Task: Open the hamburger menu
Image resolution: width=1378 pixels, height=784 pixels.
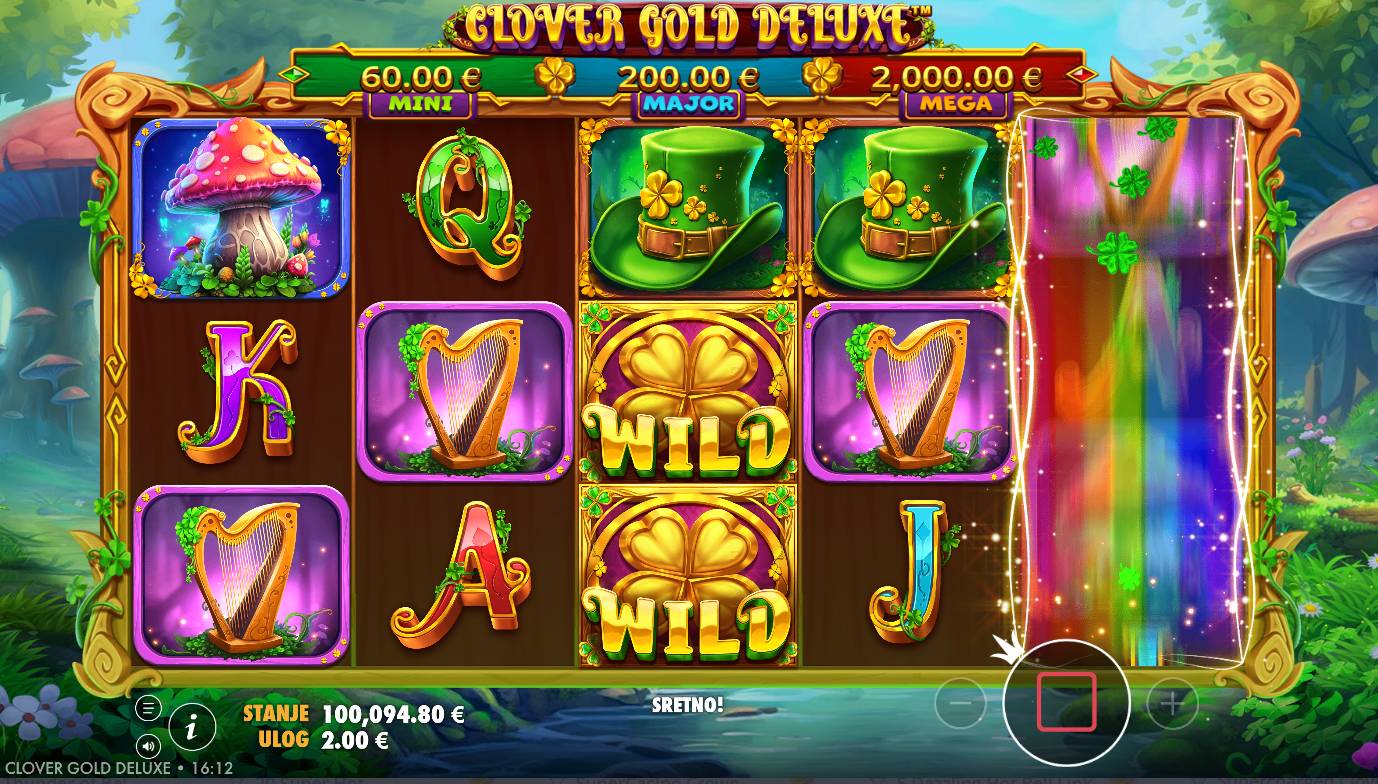Action: point(148,709)
